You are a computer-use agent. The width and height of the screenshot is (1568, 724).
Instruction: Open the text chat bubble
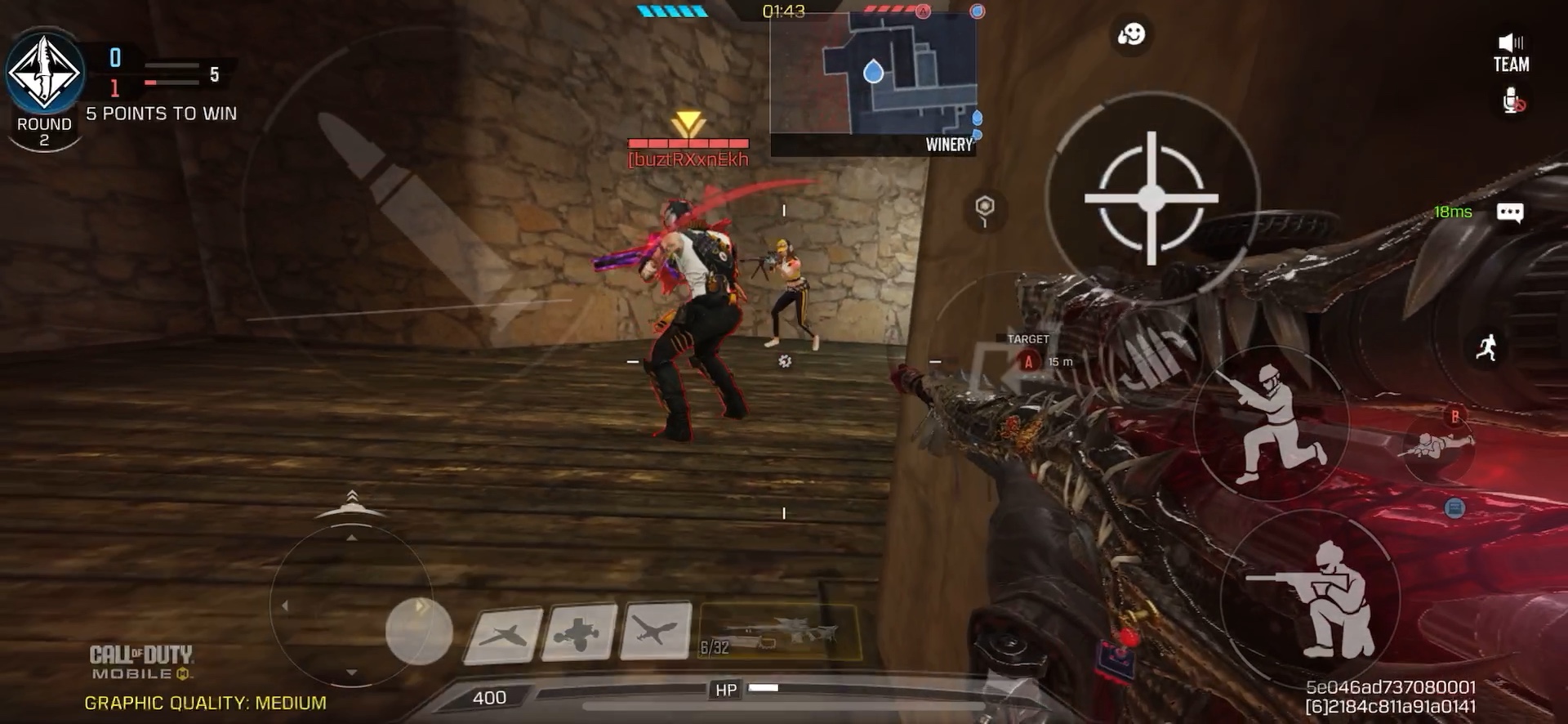pyautogui.click(x=1509, y=213)
